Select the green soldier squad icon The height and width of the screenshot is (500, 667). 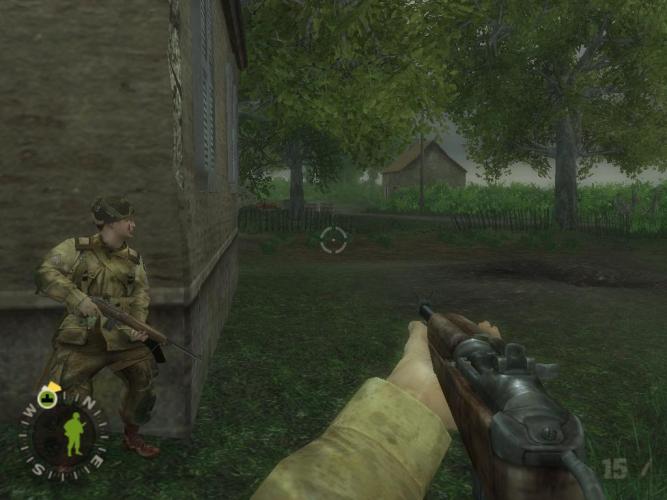coord(73,434)
